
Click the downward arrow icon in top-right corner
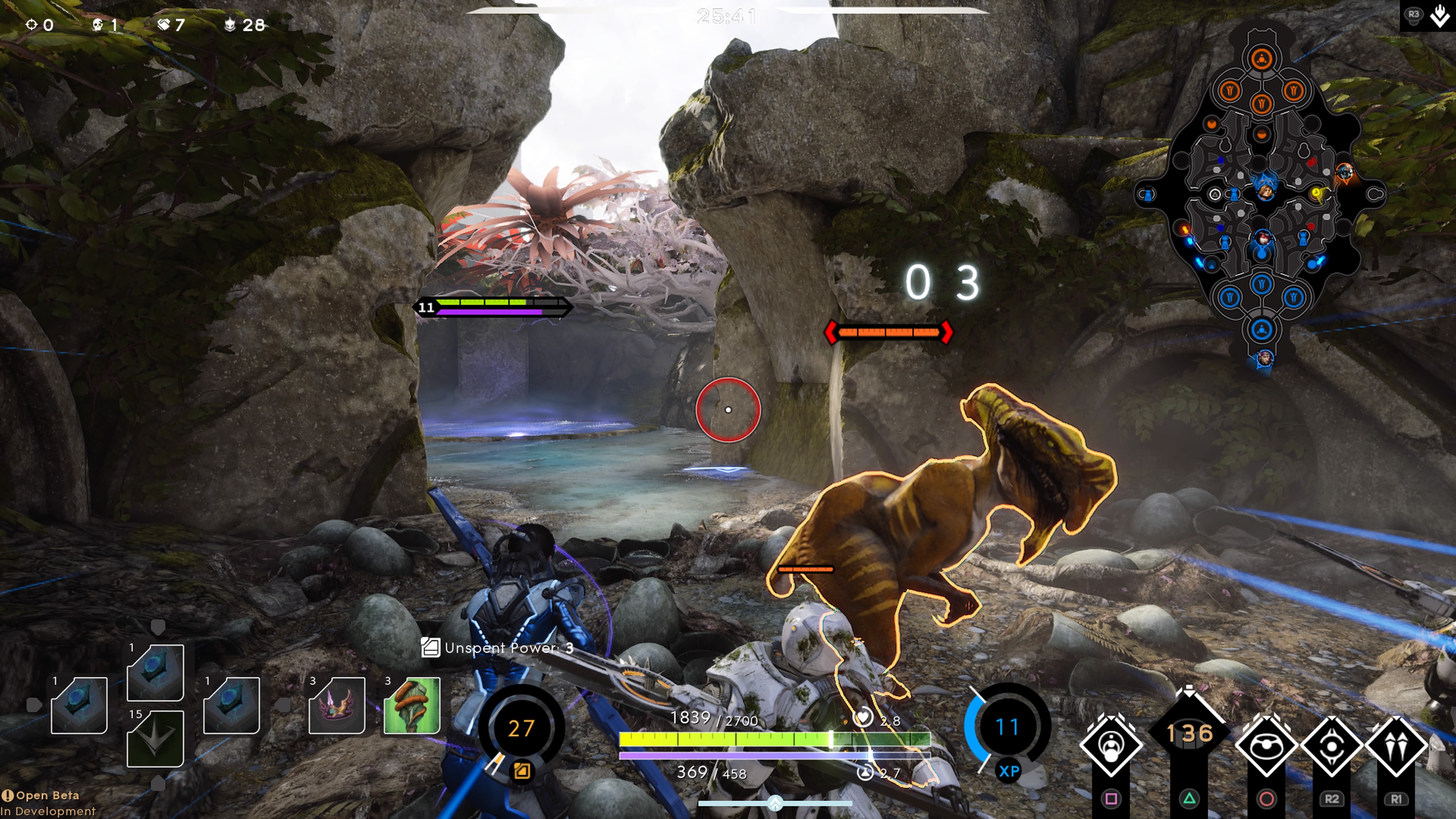(x=1440, y=16)
